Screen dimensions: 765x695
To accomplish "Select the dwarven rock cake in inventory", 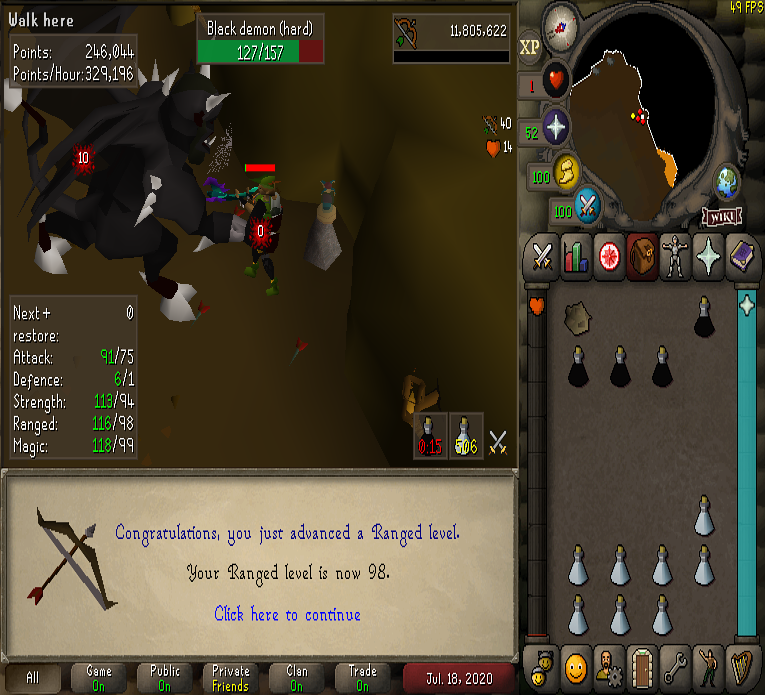I will pyautogui.click(x=577, y=318).
